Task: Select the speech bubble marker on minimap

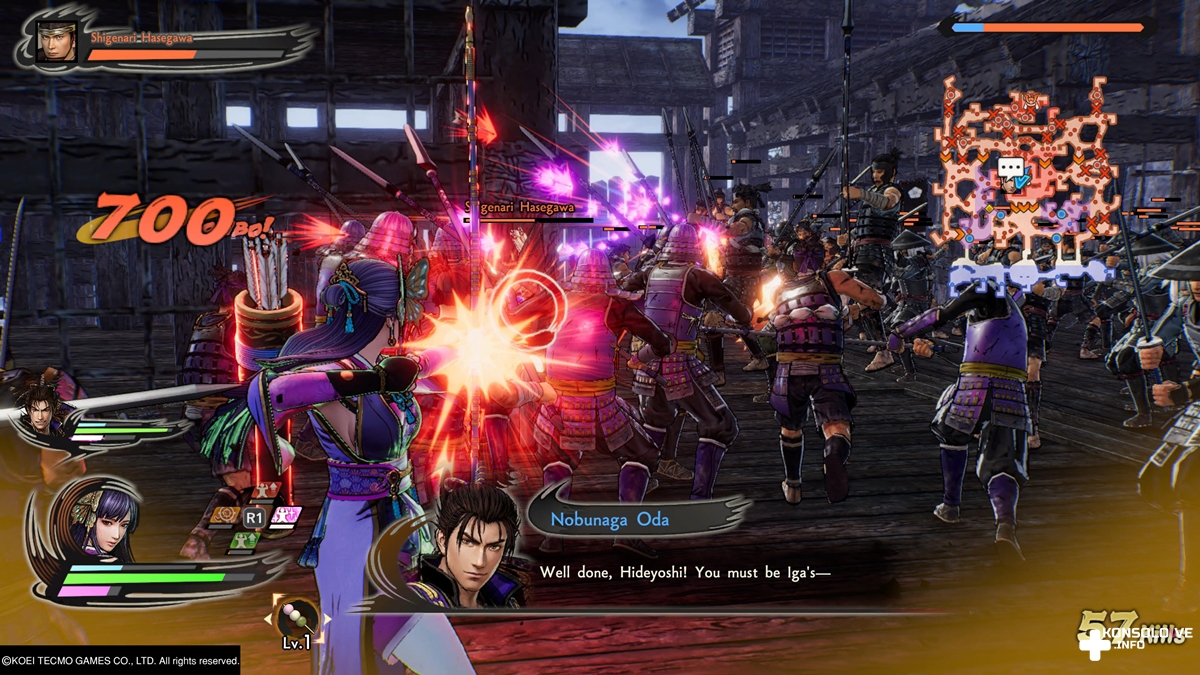Action: (x=1009, y=168)
